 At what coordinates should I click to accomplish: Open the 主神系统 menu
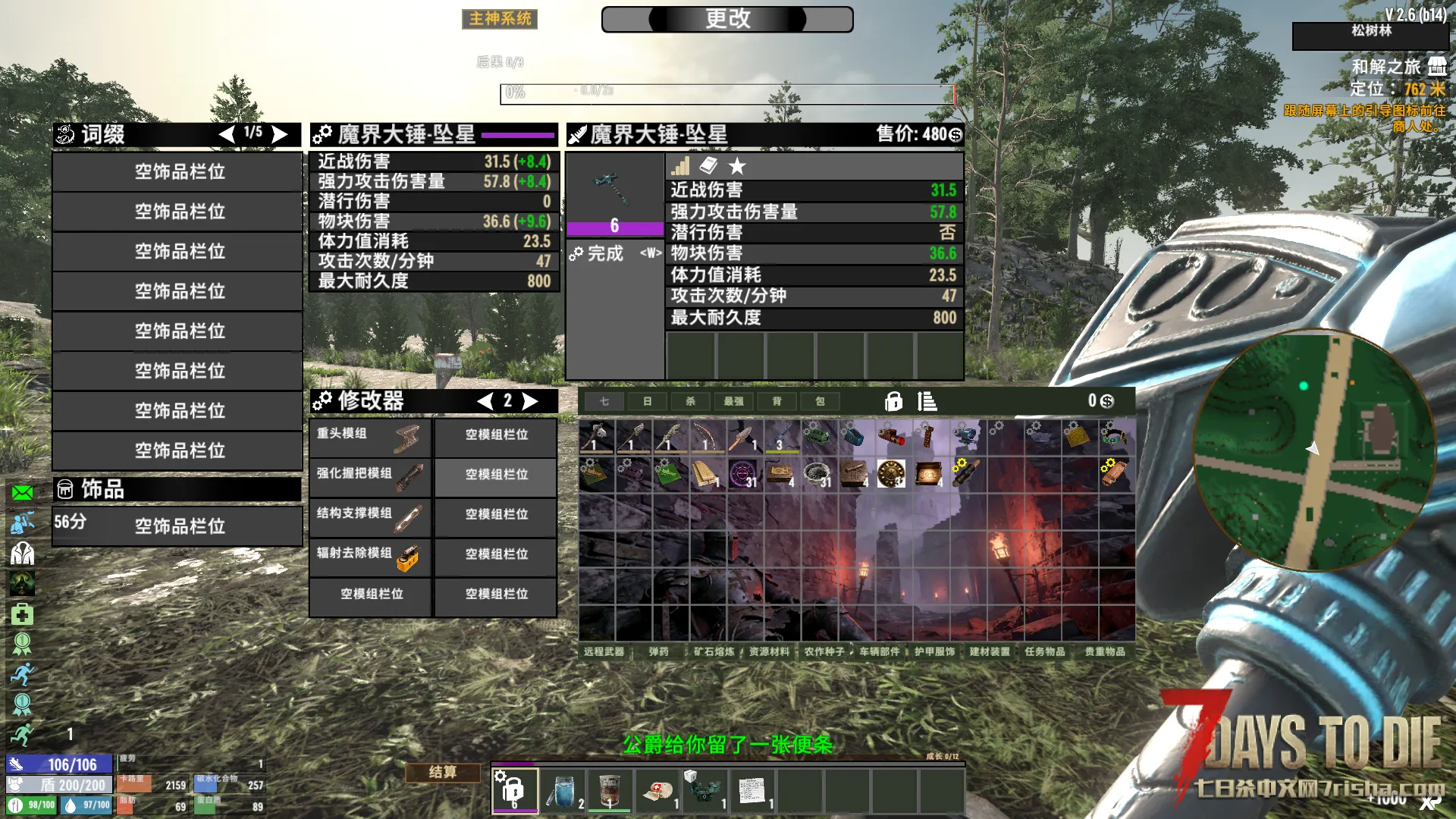(x=500, y=19)
